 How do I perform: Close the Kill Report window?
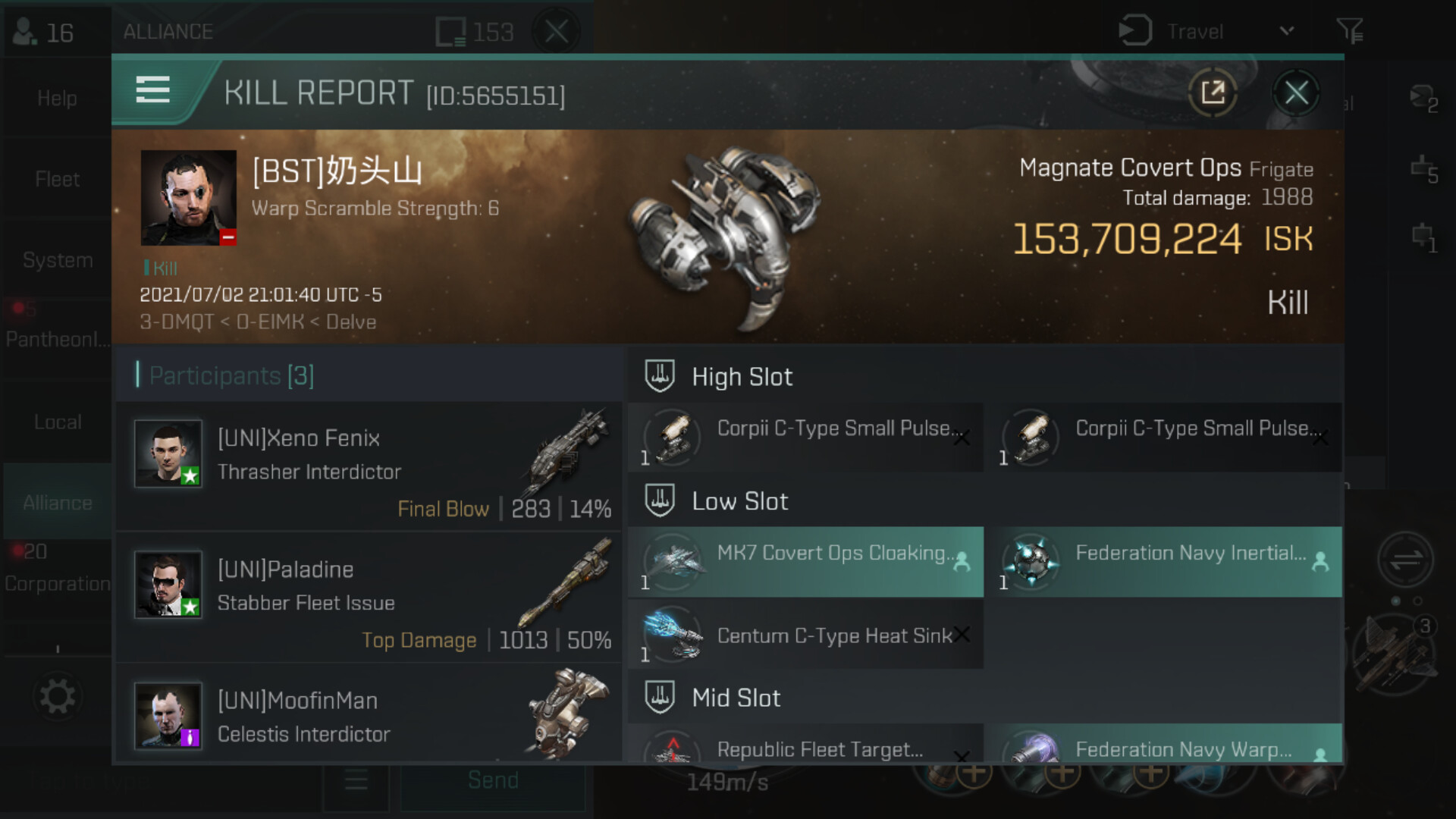[1296, 93]
